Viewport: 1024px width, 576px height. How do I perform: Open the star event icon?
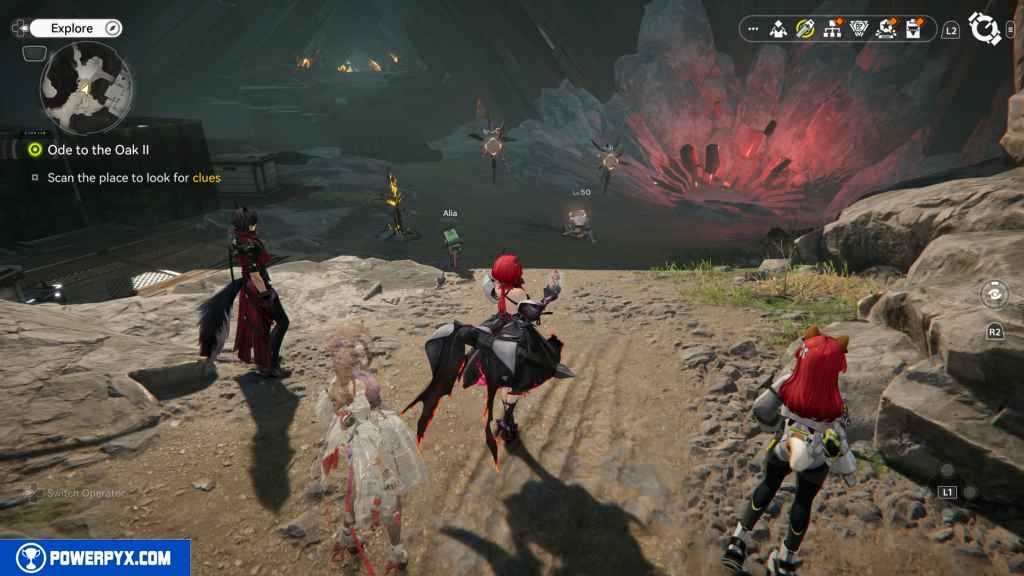[x=886, y=29]
